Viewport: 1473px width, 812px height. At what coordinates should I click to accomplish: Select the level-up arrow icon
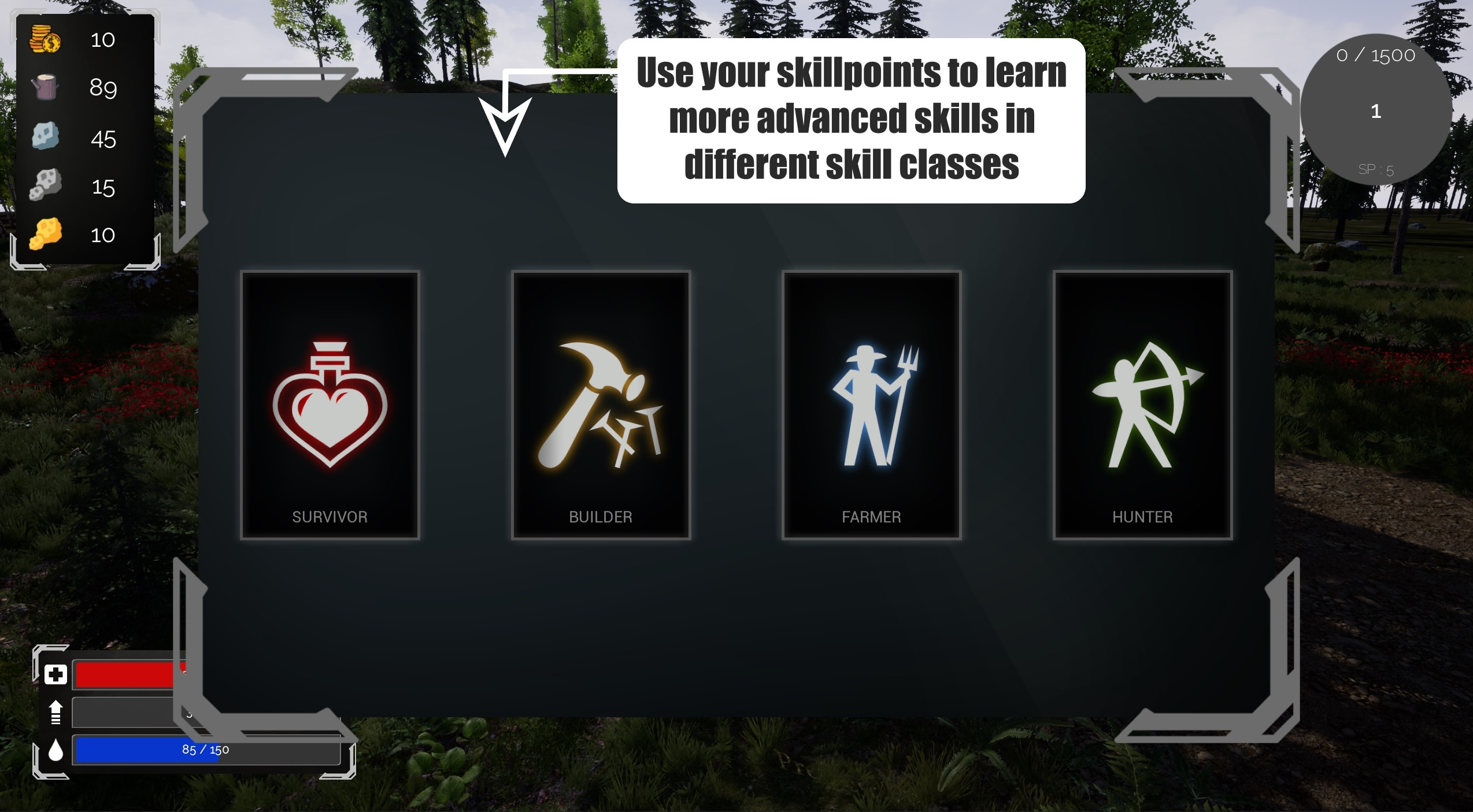[x=55, y=712]
